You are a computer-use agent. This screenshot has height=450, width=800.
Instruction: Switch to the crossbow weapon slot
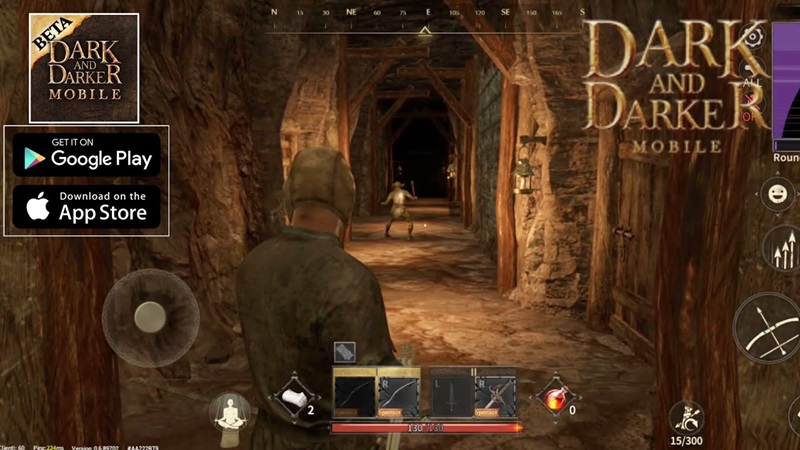click(496, 393)
